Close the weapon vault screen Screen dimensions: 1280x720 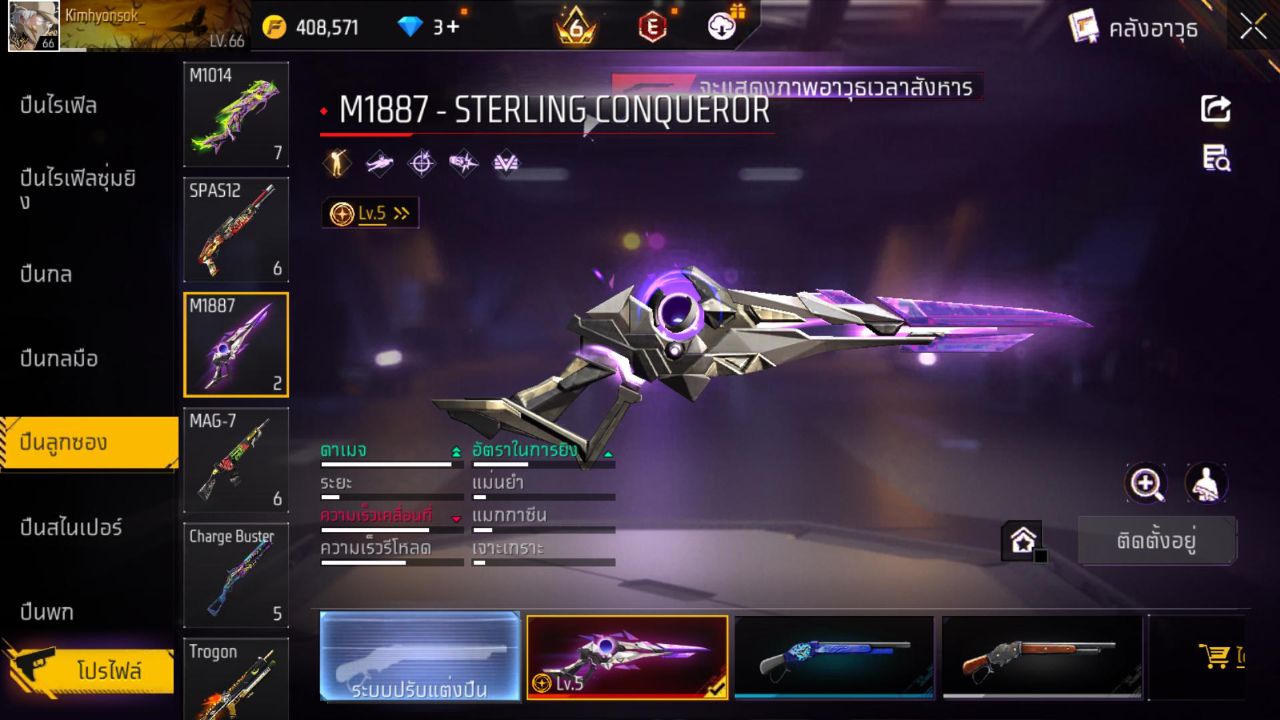tap(1253, 27)
